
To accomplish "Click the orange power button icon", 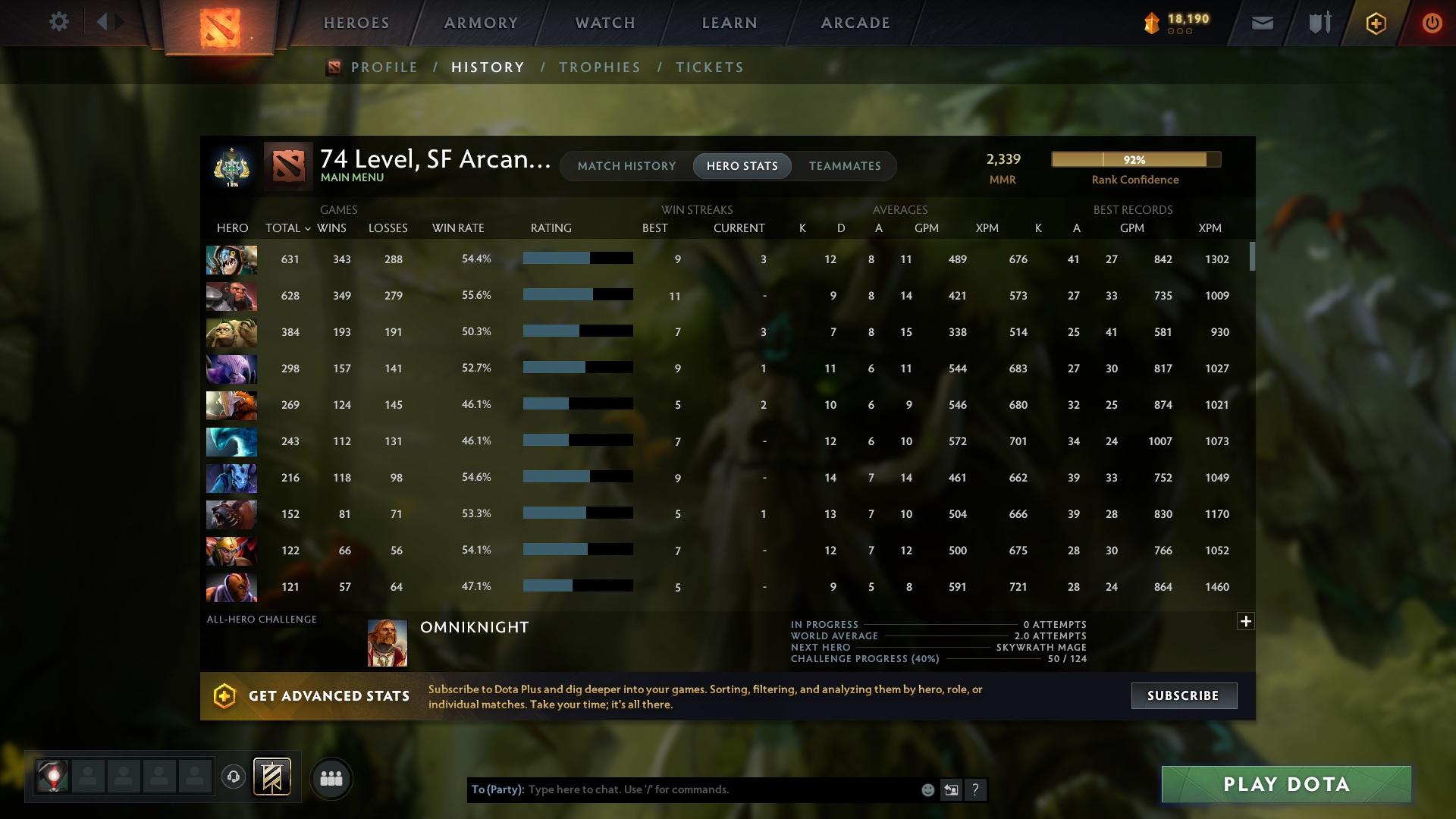I will (1432, 22).
